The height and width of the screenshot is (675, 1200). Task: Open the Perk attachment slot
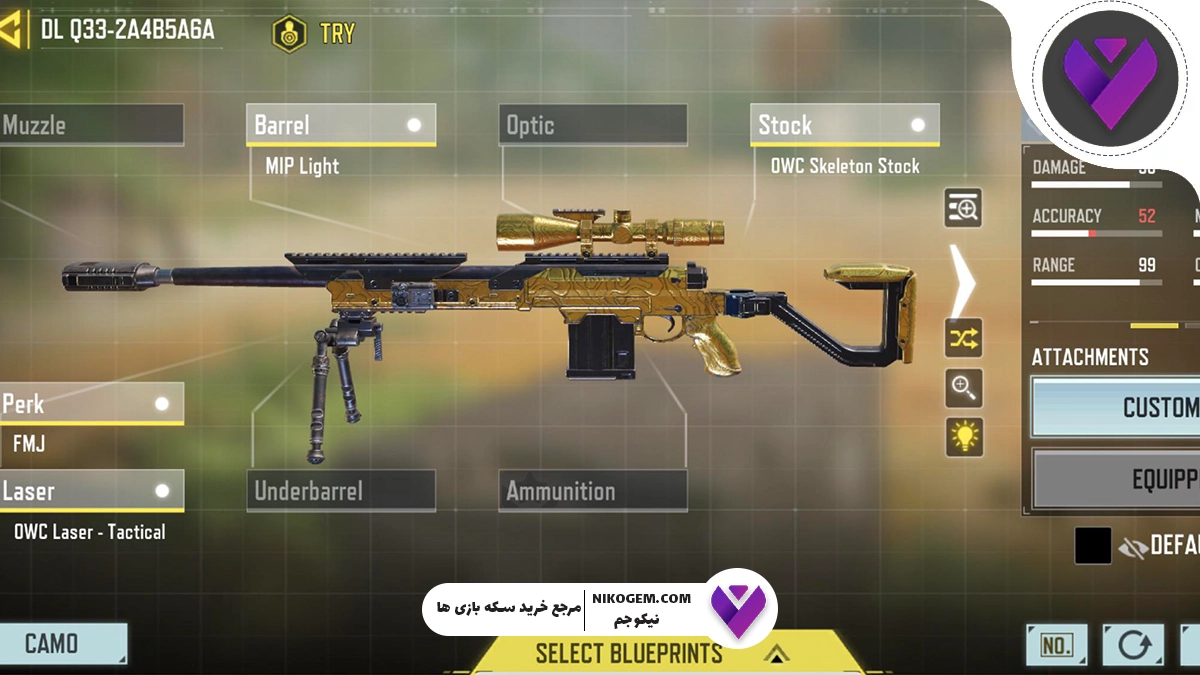[x=91, y=404]
